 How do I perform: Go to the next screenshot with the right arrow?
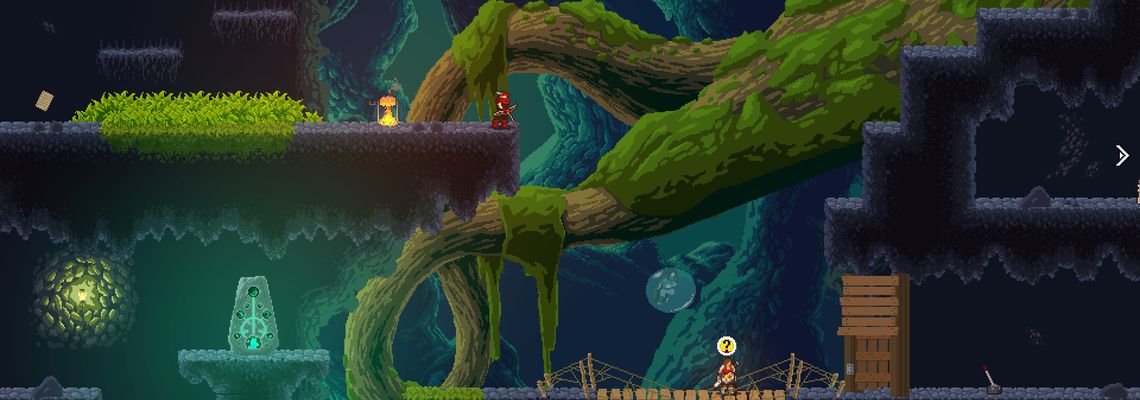1122,155
